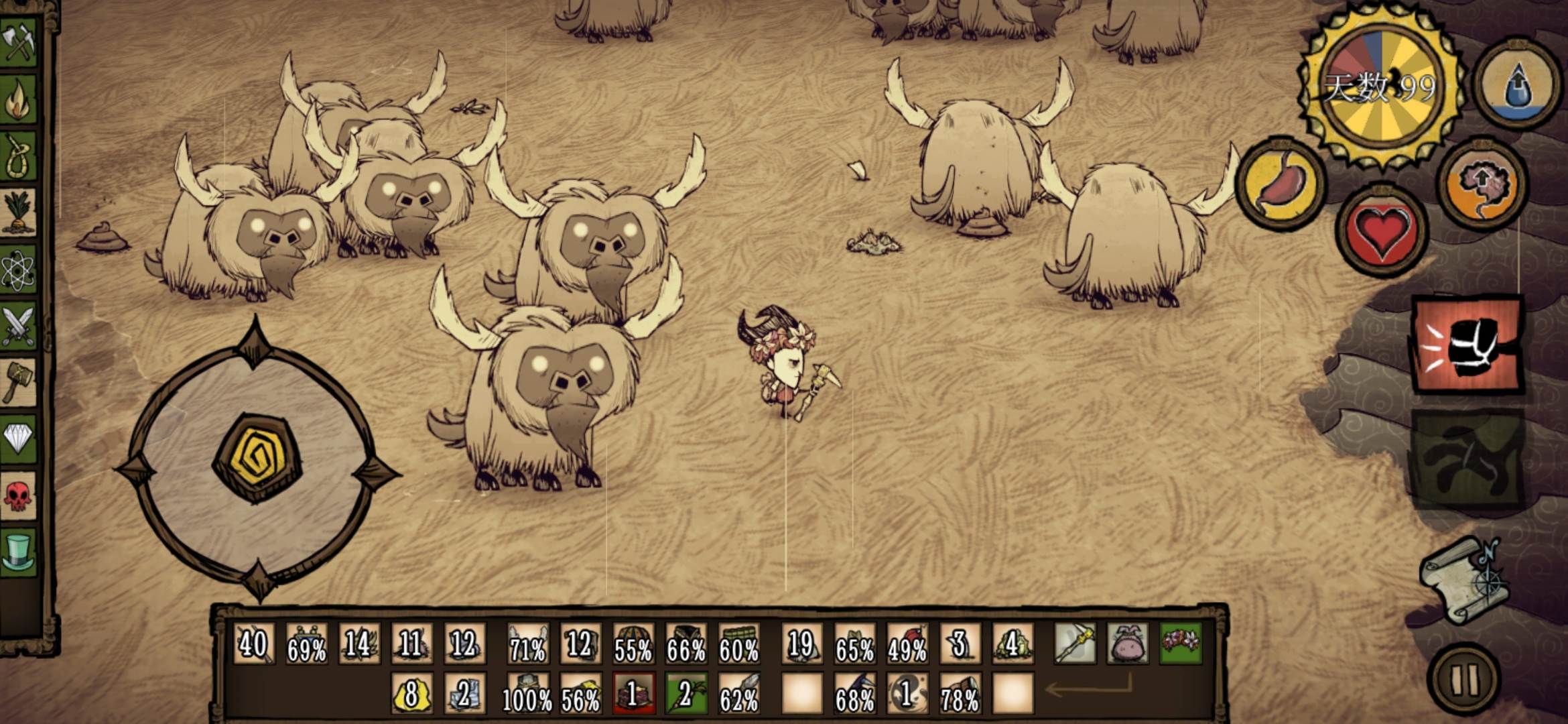
Task: Tap the fist attack button
Action: (x=1467, y=345)
